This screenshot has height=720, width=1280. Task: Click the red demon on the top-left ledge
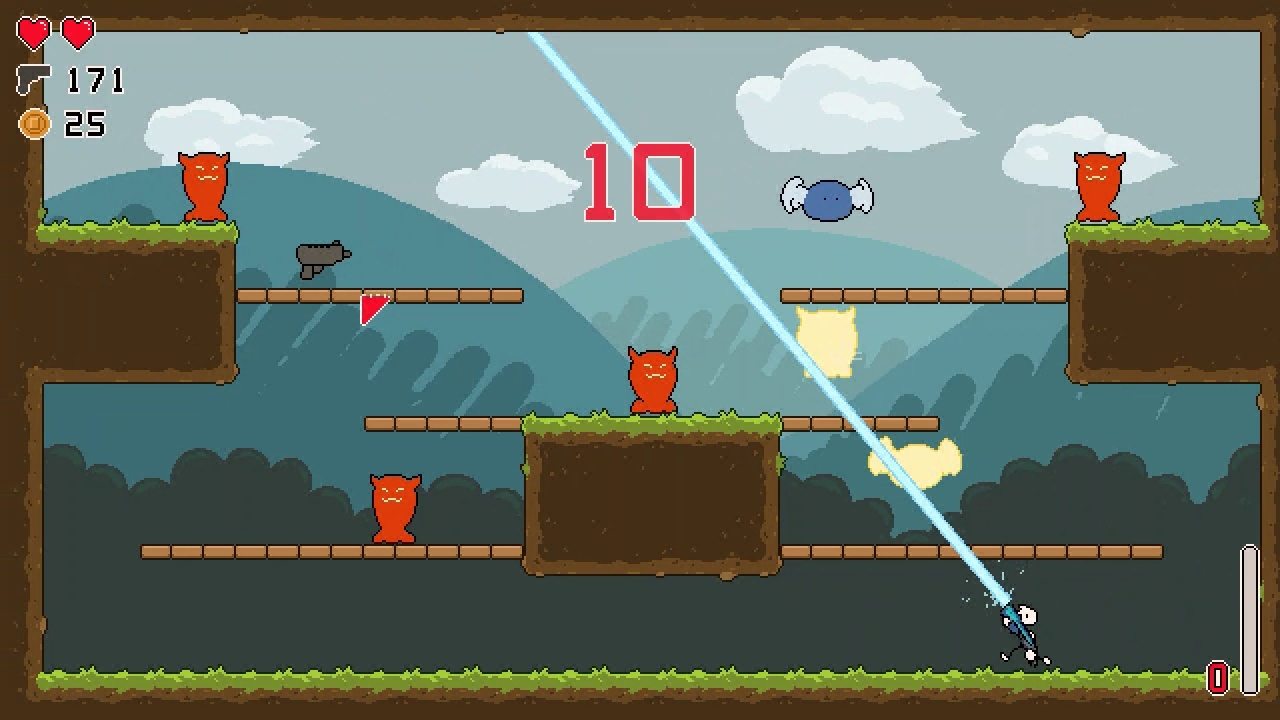point(202,187)
